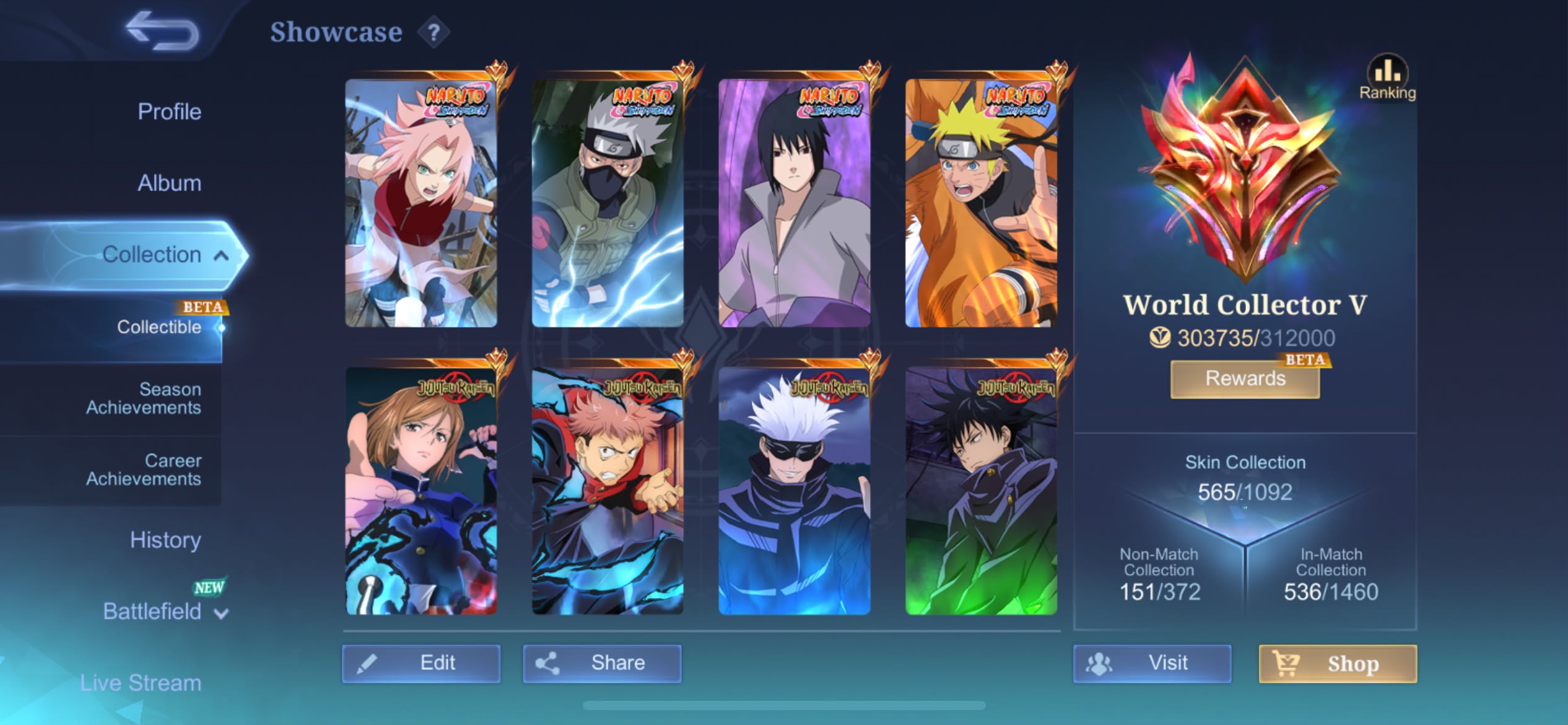Select the pink-haired Sakura skin card
Viewport: 1568px width, 725px height.
coord(421,203)
